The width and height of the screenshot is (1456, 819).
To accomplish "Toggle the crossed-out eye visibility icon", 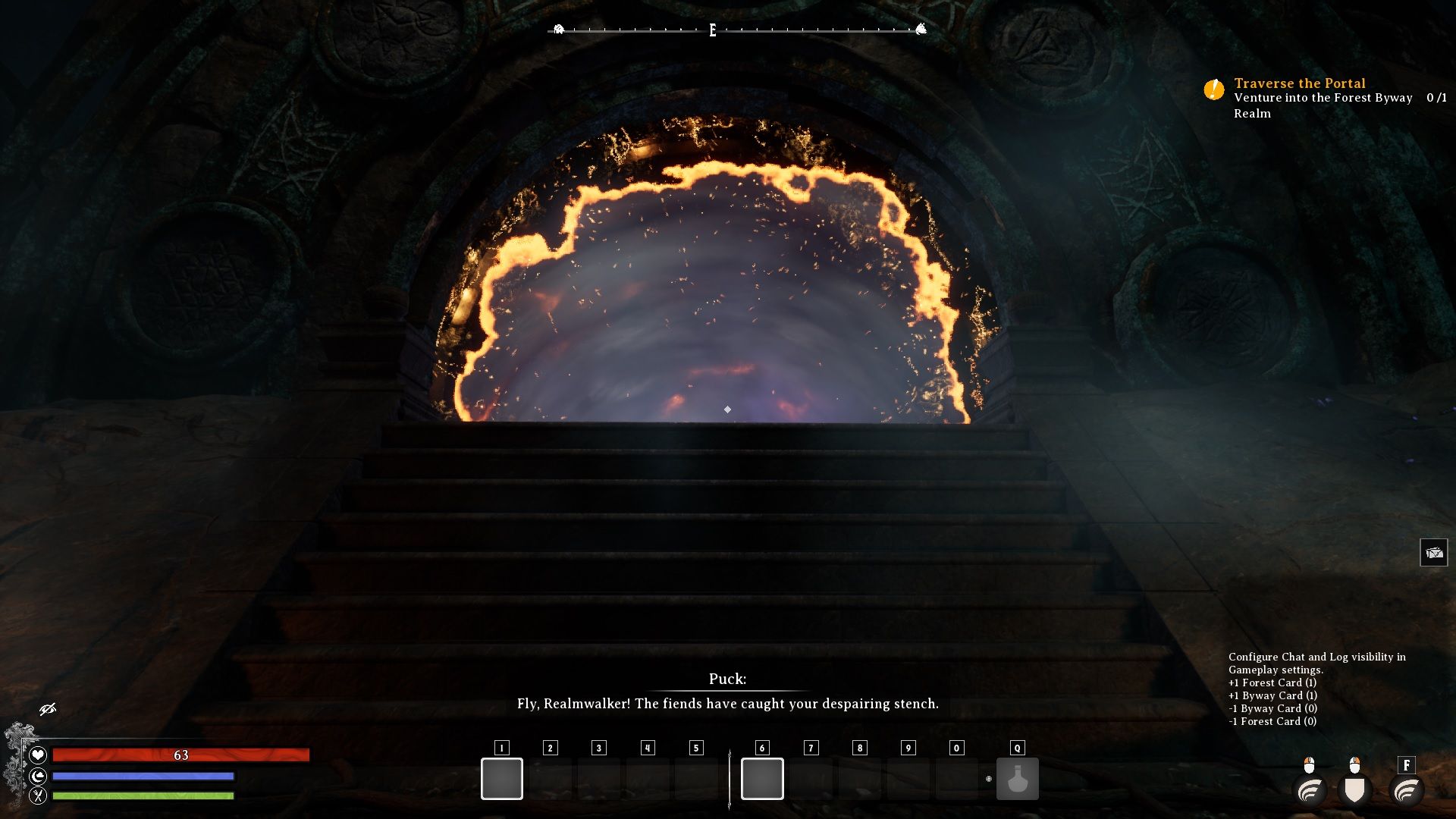I will 48,709.
